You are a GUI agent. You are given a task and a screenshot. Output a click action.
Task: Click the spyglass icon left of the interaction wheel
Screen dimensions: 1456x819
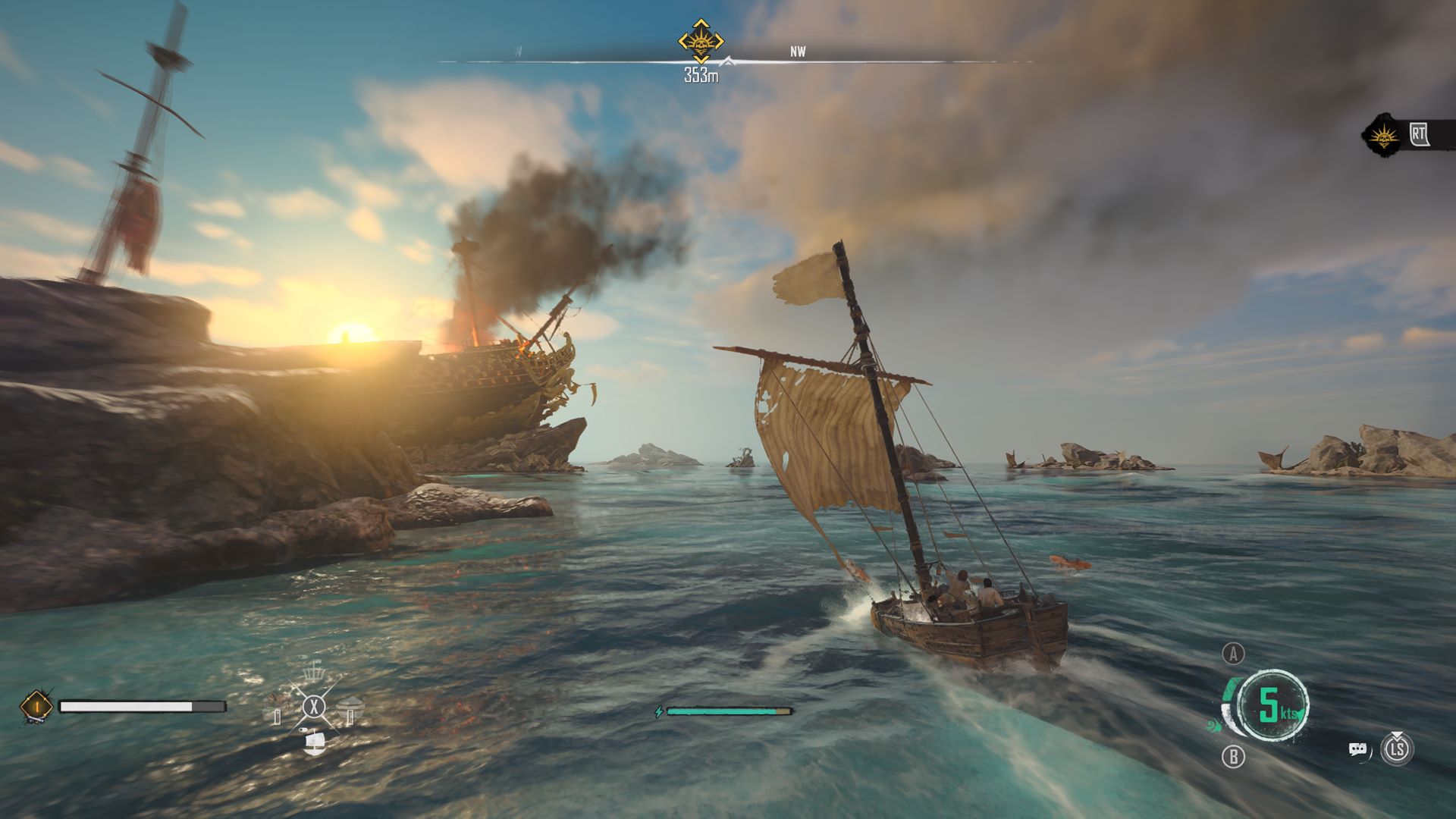pyautogui.click(x=303, y=730)
